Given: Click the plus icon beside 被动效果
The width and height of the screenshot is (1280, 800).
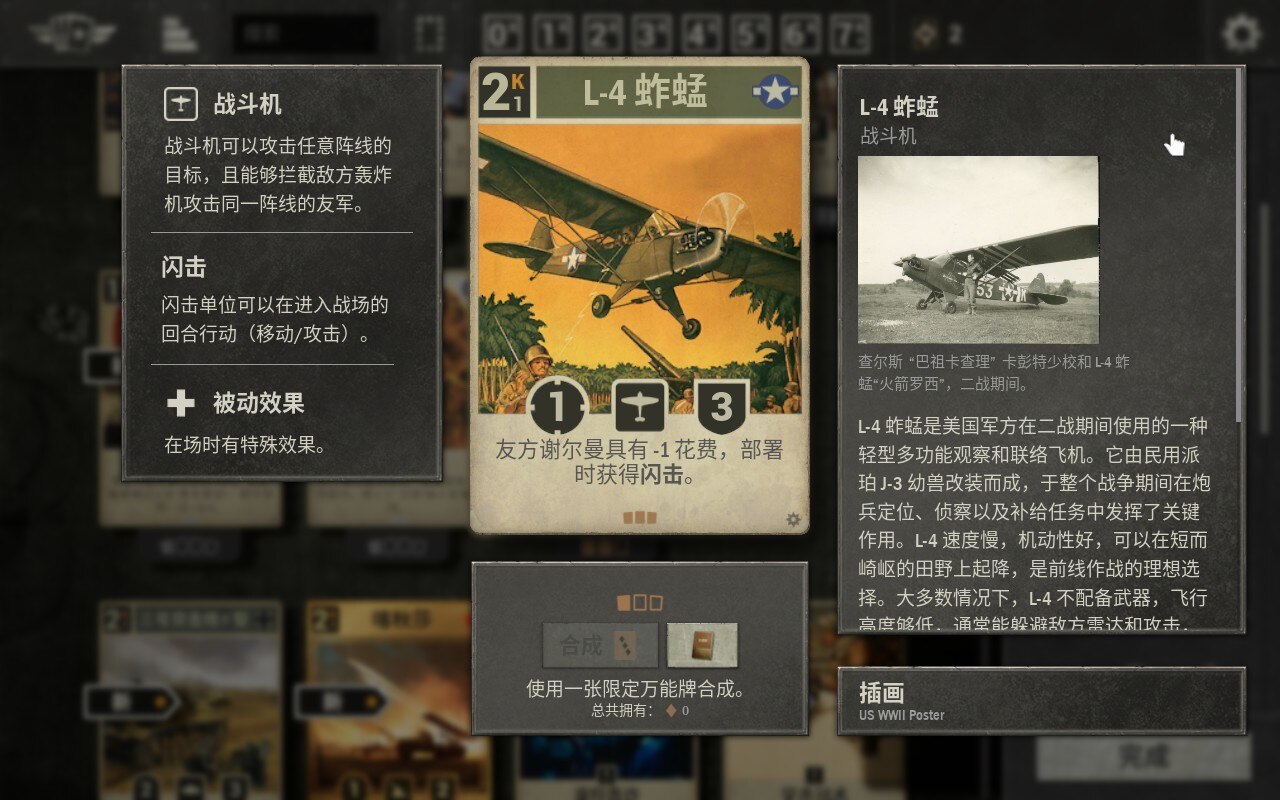Looking at the screenshot, I should coord(179,404).
